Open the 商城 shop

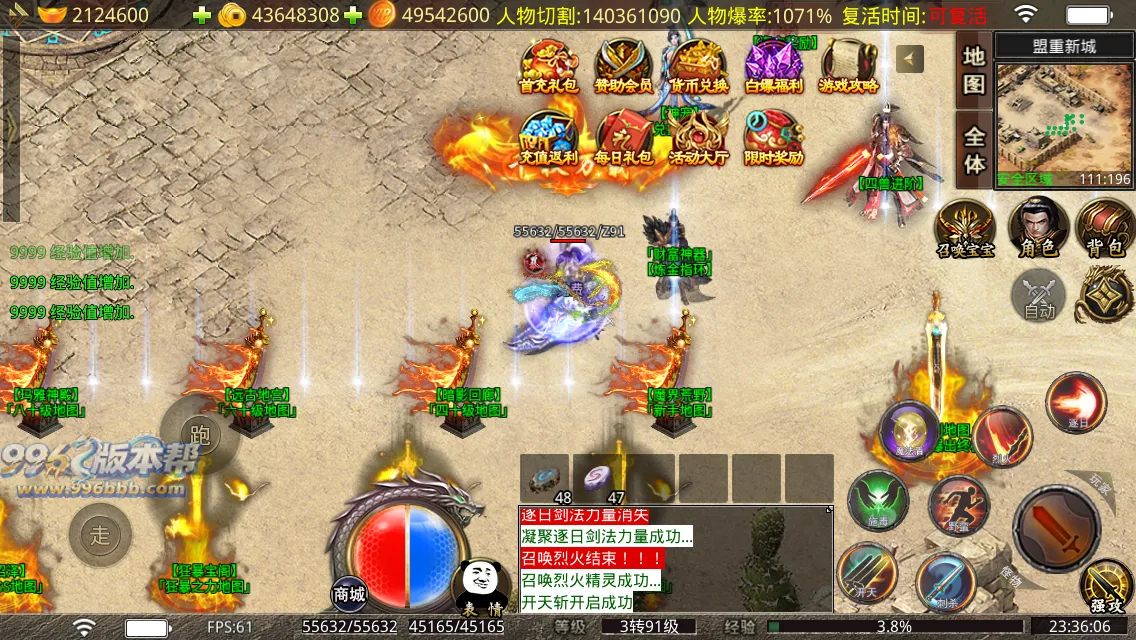point(350,594)
